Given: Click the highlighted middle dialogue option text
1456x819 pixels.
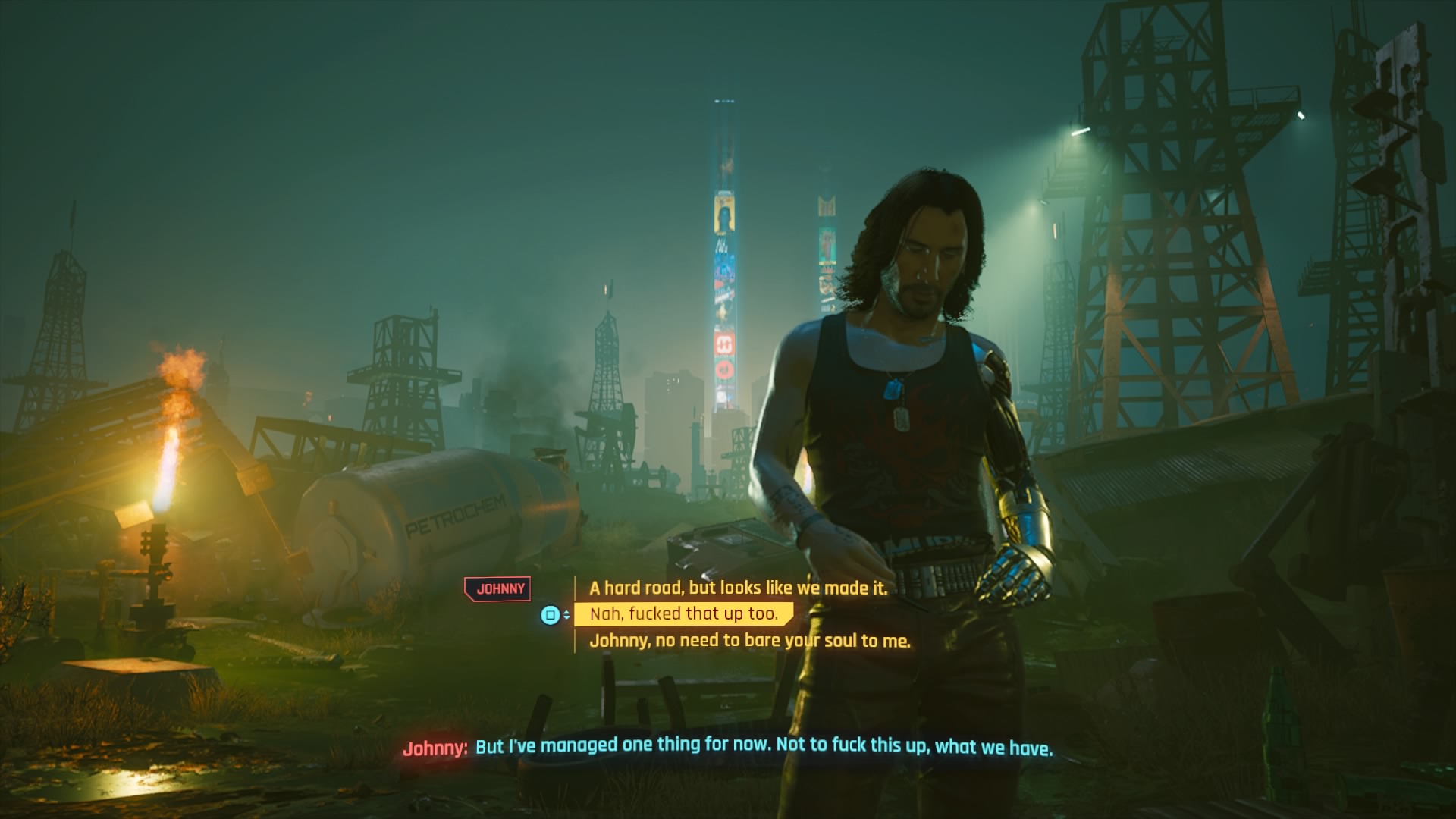Looking at the screenshot, I should click(682, 615).
